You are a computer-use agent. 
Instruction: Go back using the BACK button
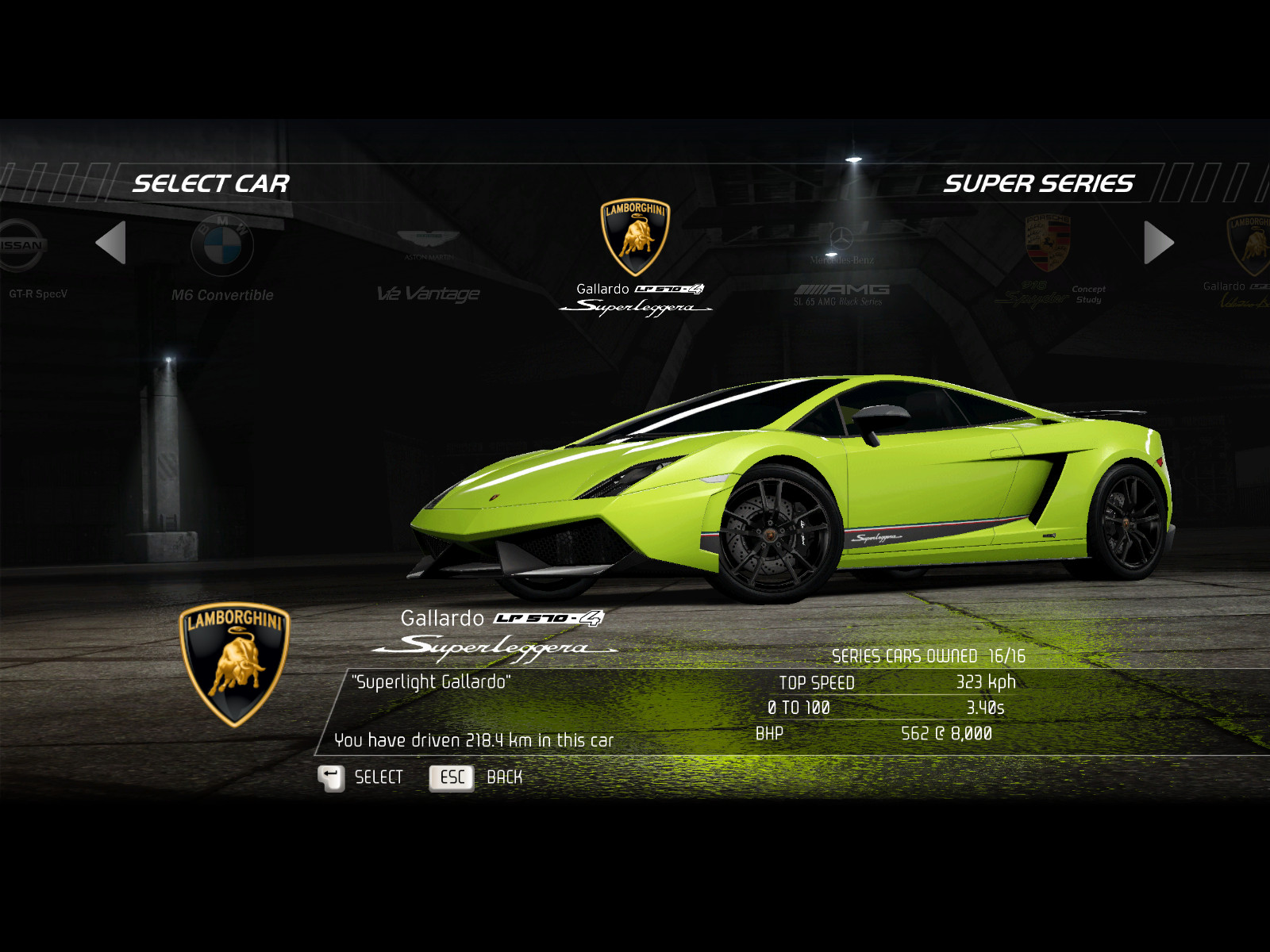pos(476,777)
